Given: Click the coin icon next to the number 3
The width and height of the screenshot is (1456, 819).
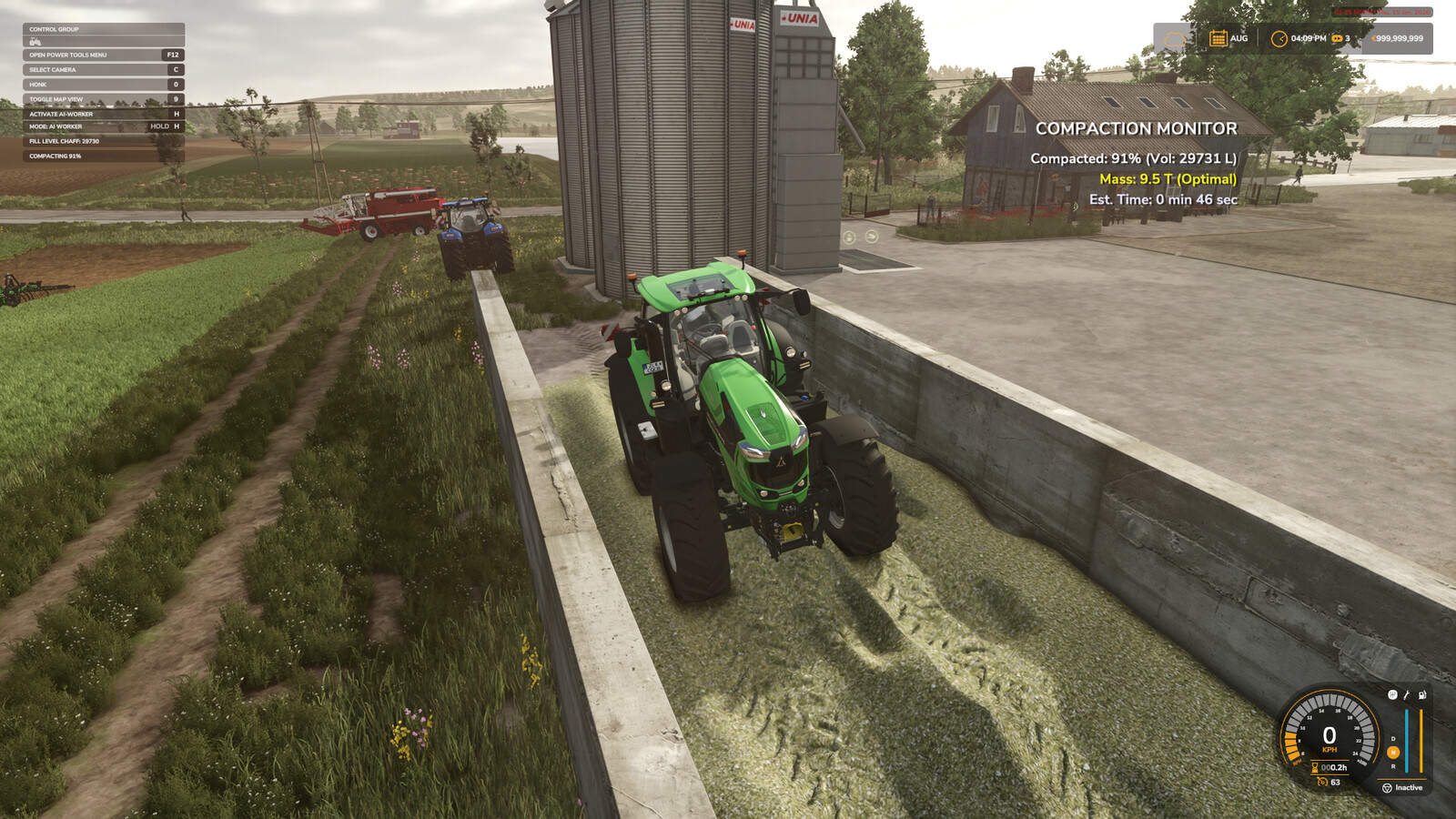Looking at the screenshot, I should point(1337,38).
